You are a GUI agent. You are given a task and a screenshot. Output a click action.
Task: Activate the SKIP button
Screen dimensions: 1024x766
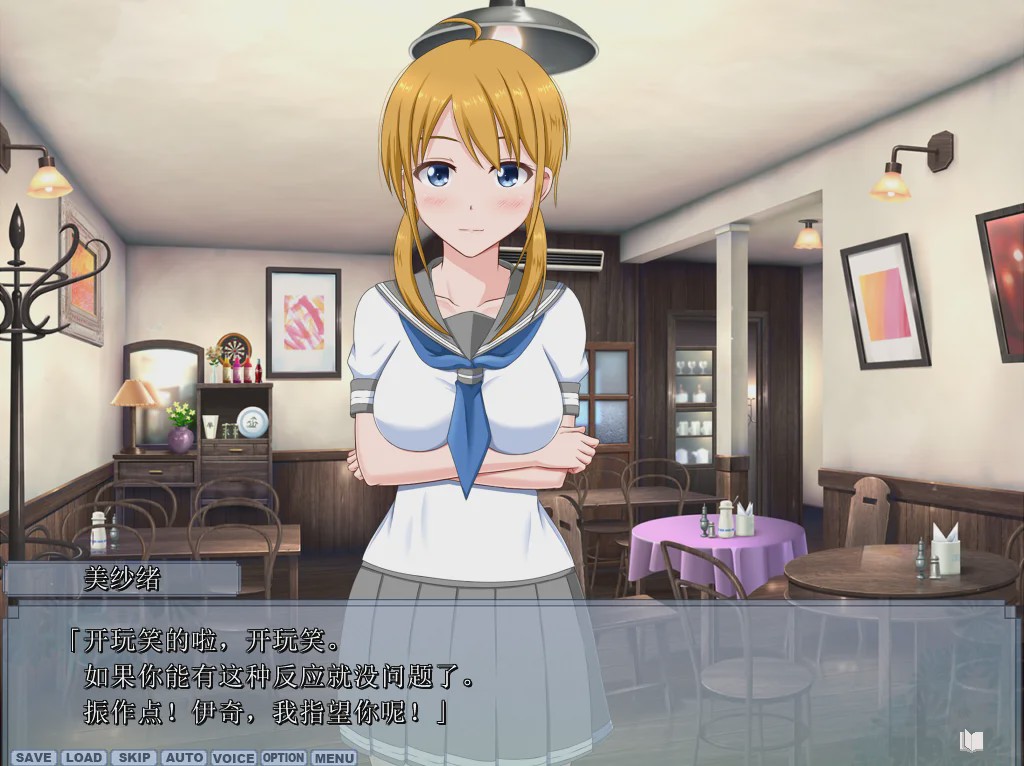tap(134, 758)
